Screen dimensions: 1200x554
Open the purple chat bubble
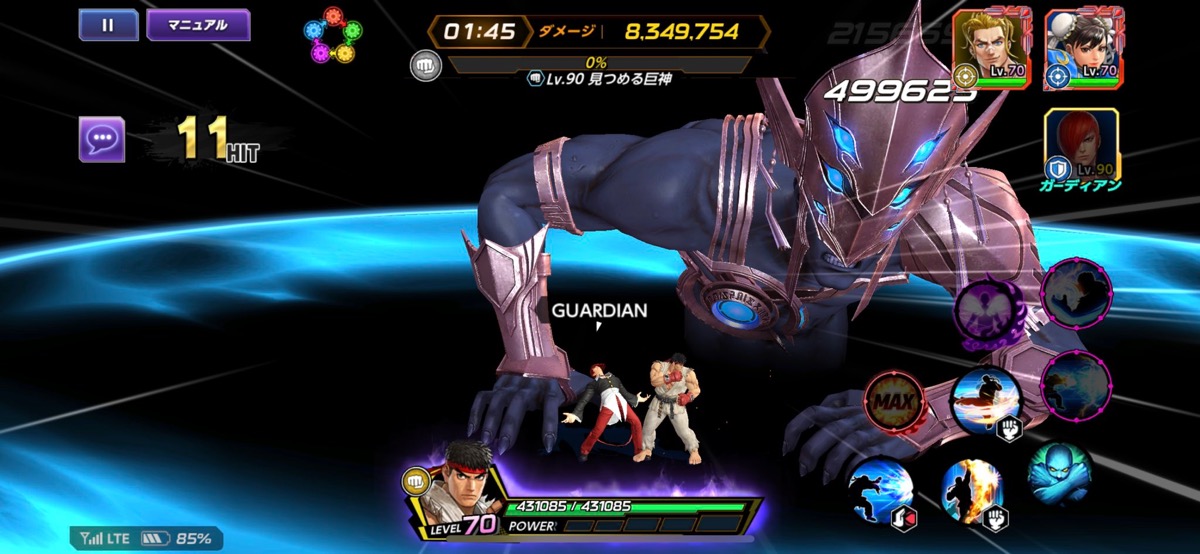102,140
